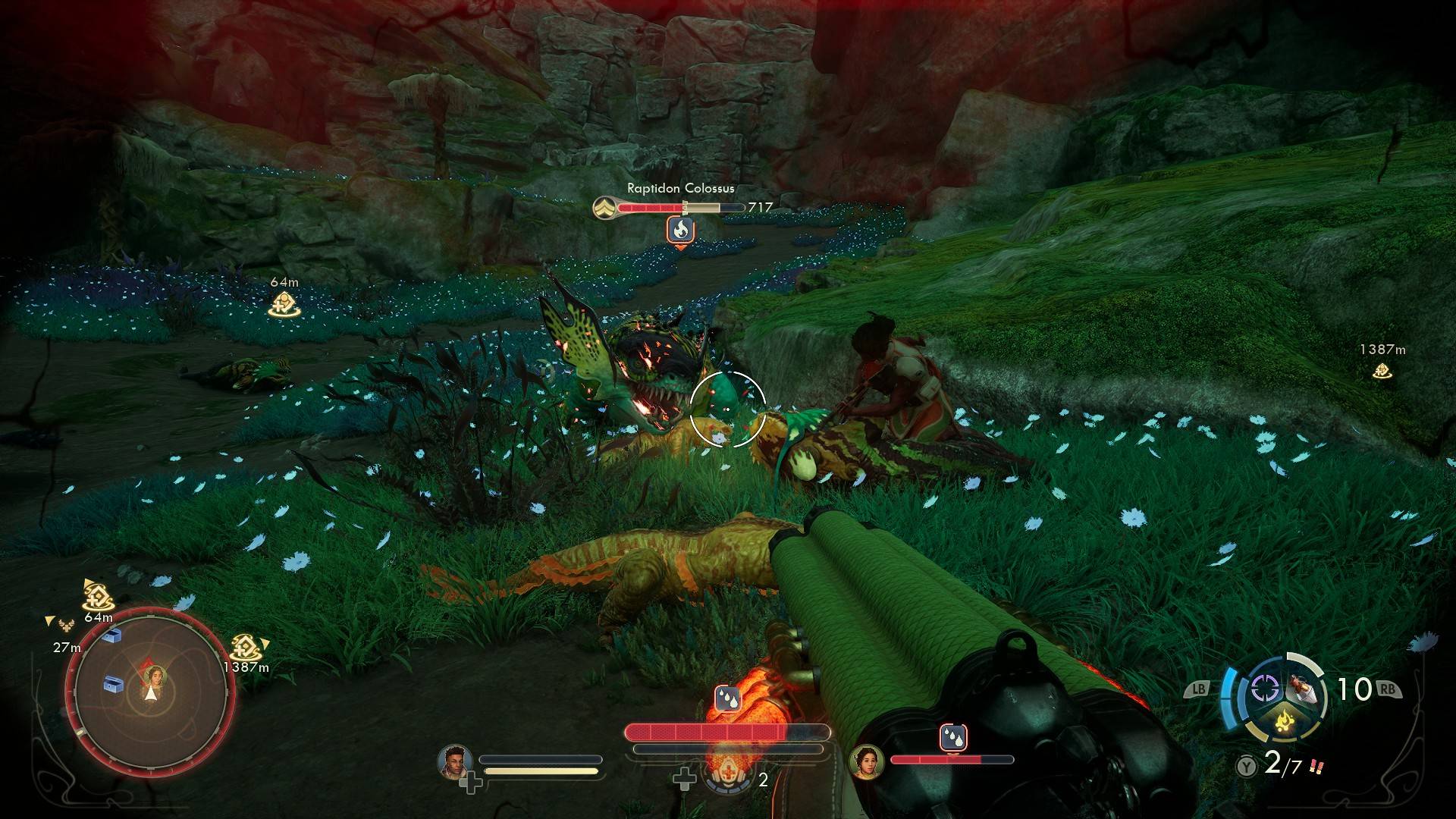Activate the purple crosshair ability
This screenshot has width=1456, height=819.
click(1264, 689)
